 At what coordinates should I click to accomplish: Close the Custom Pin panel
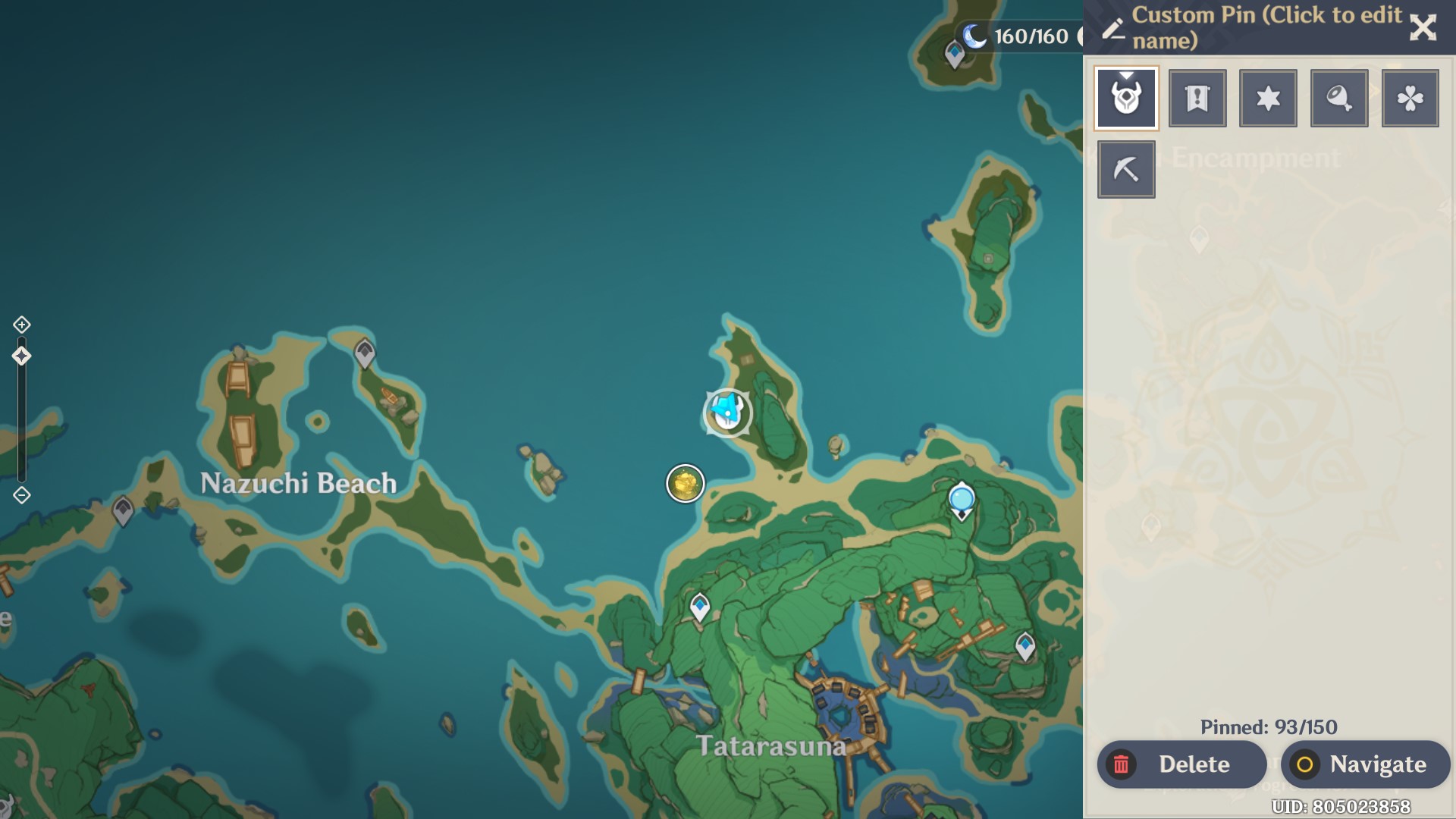pyautogui.click(x=1423, y=29)
